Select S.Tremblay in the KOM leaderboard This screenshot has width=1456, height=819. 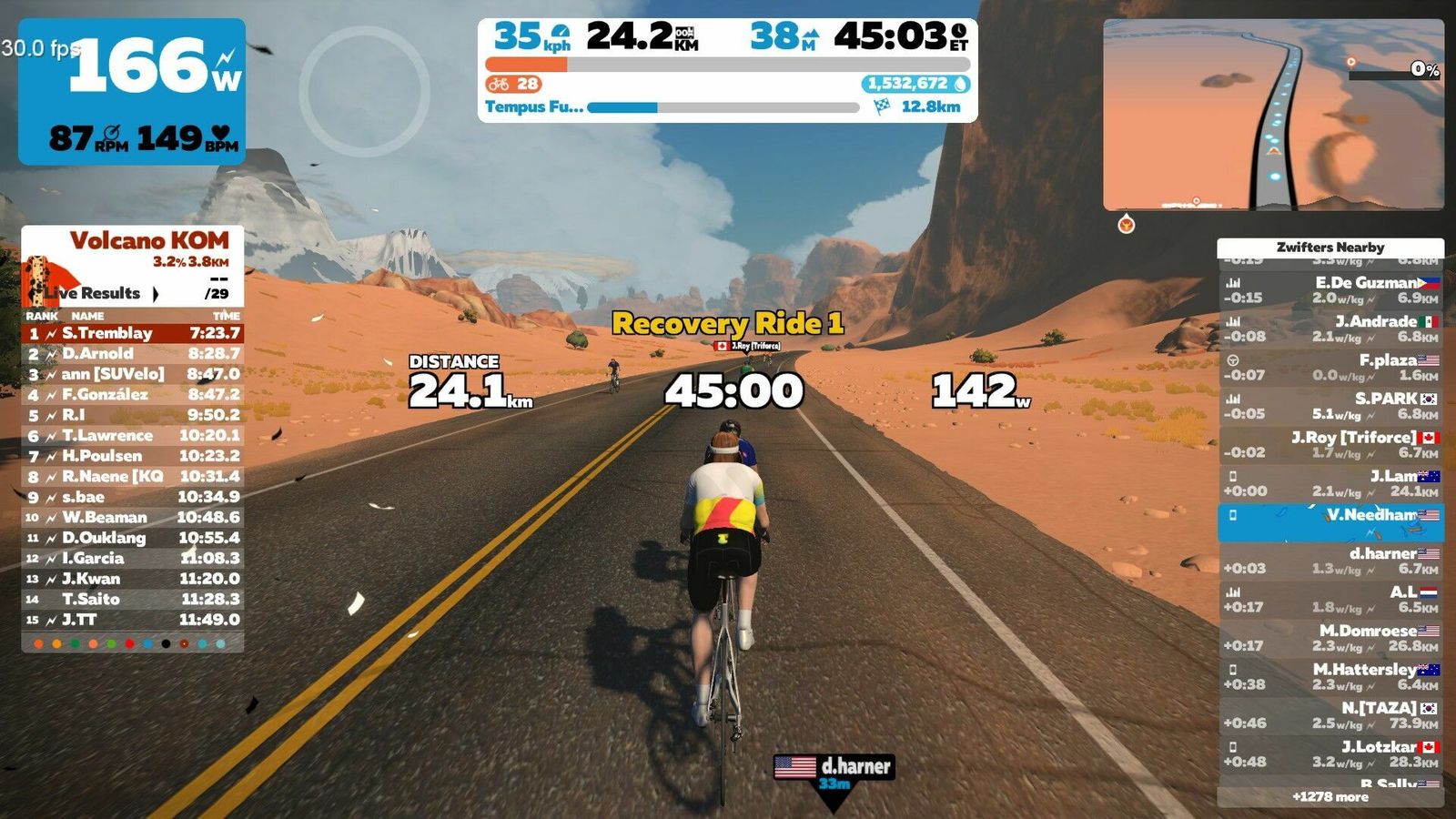click(133, 333)
